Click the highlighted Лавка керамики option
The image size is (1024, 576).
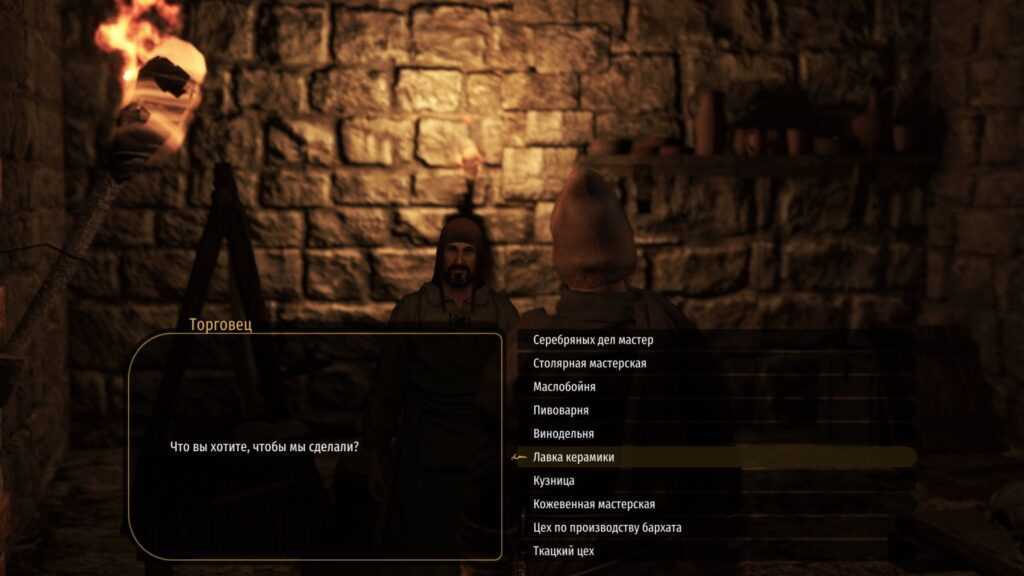click(x=574, y=457)
